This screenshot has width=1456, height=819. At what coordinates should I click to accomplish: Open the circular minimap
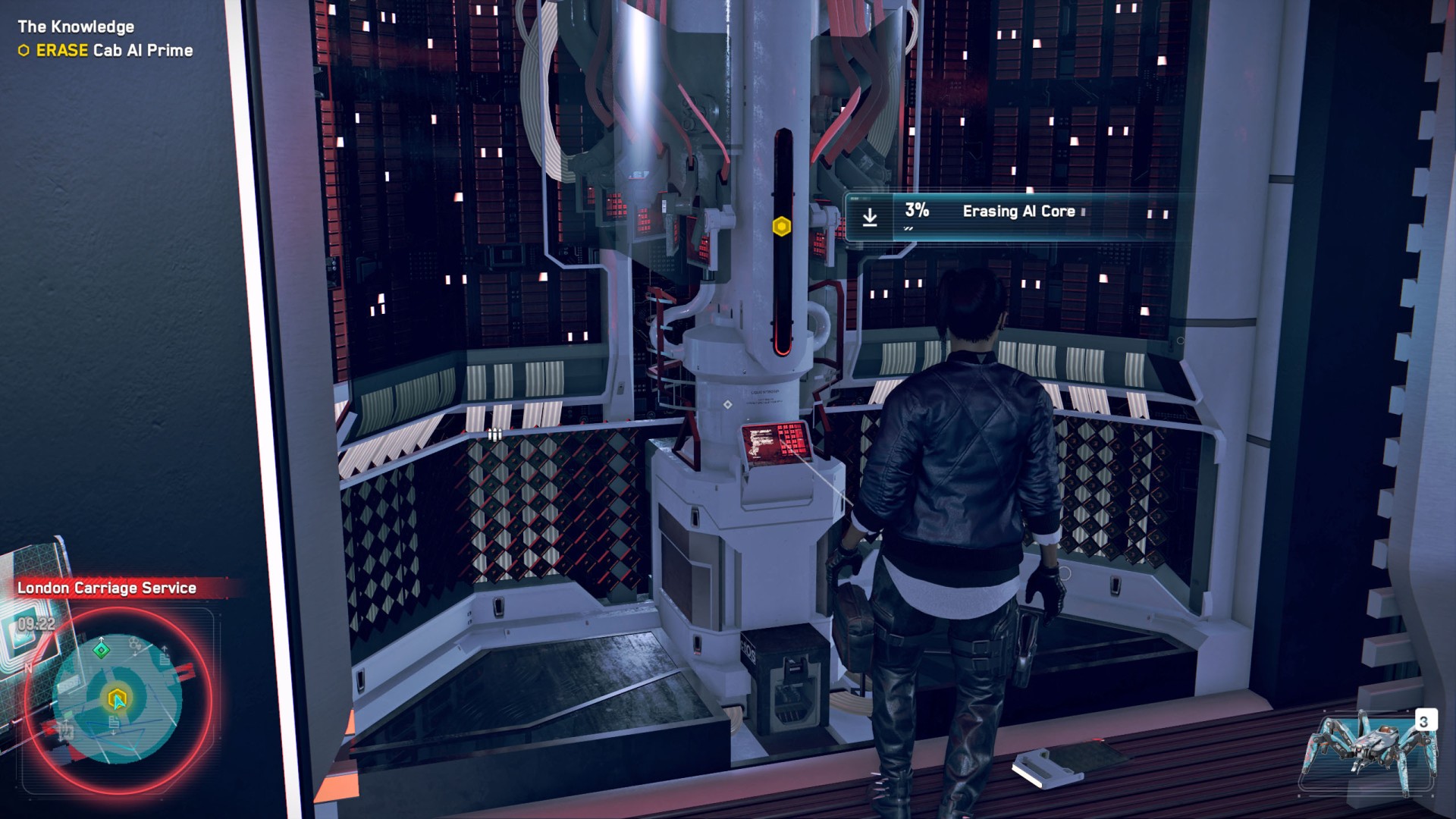pos(118,699)
